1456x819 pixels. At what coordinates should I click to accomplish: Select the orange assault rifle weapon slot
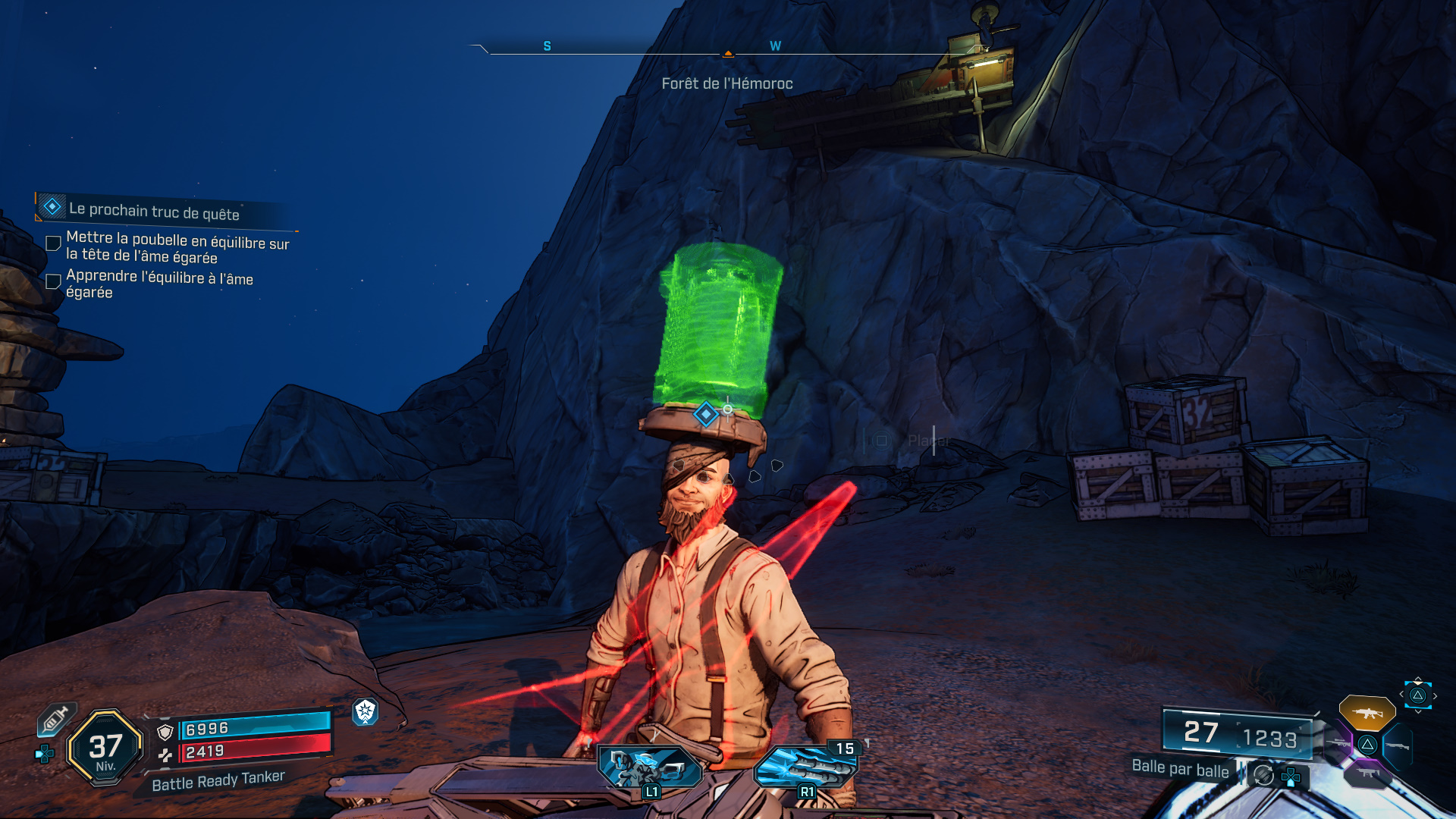pos(1367,713)
